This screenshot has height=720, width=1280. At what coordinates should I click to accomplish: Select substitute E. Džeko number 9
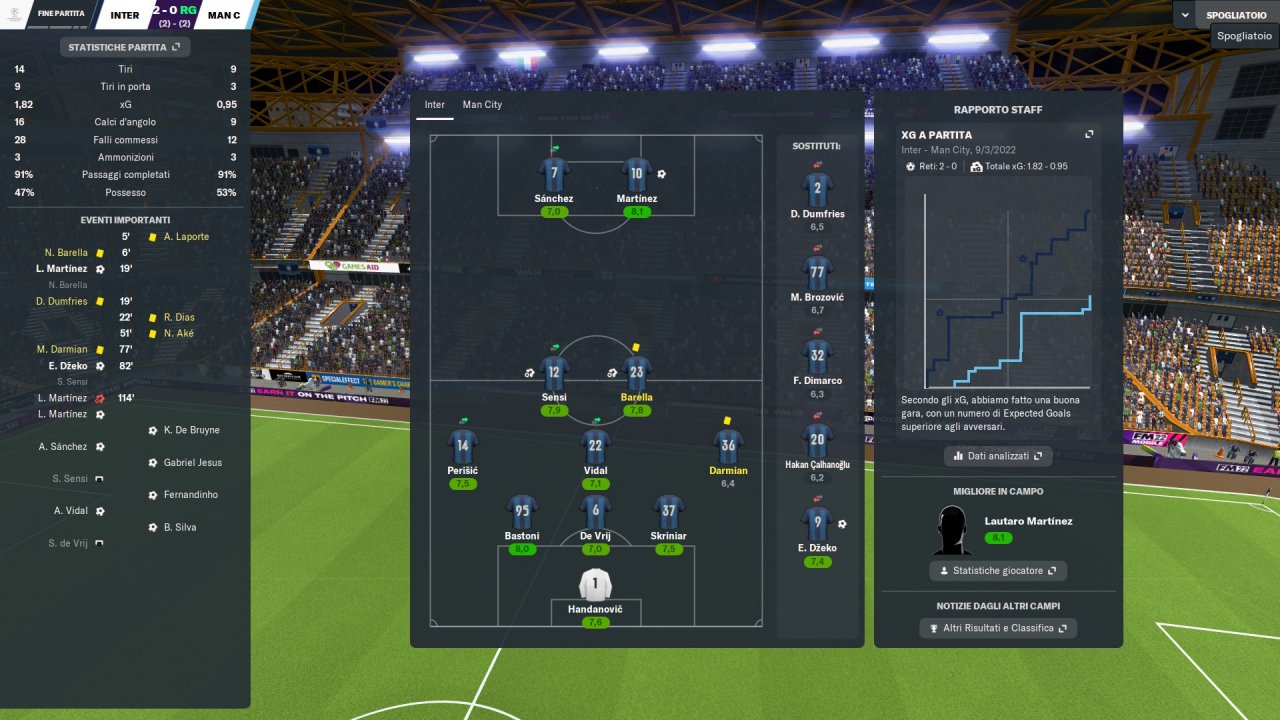coord(817,524)
